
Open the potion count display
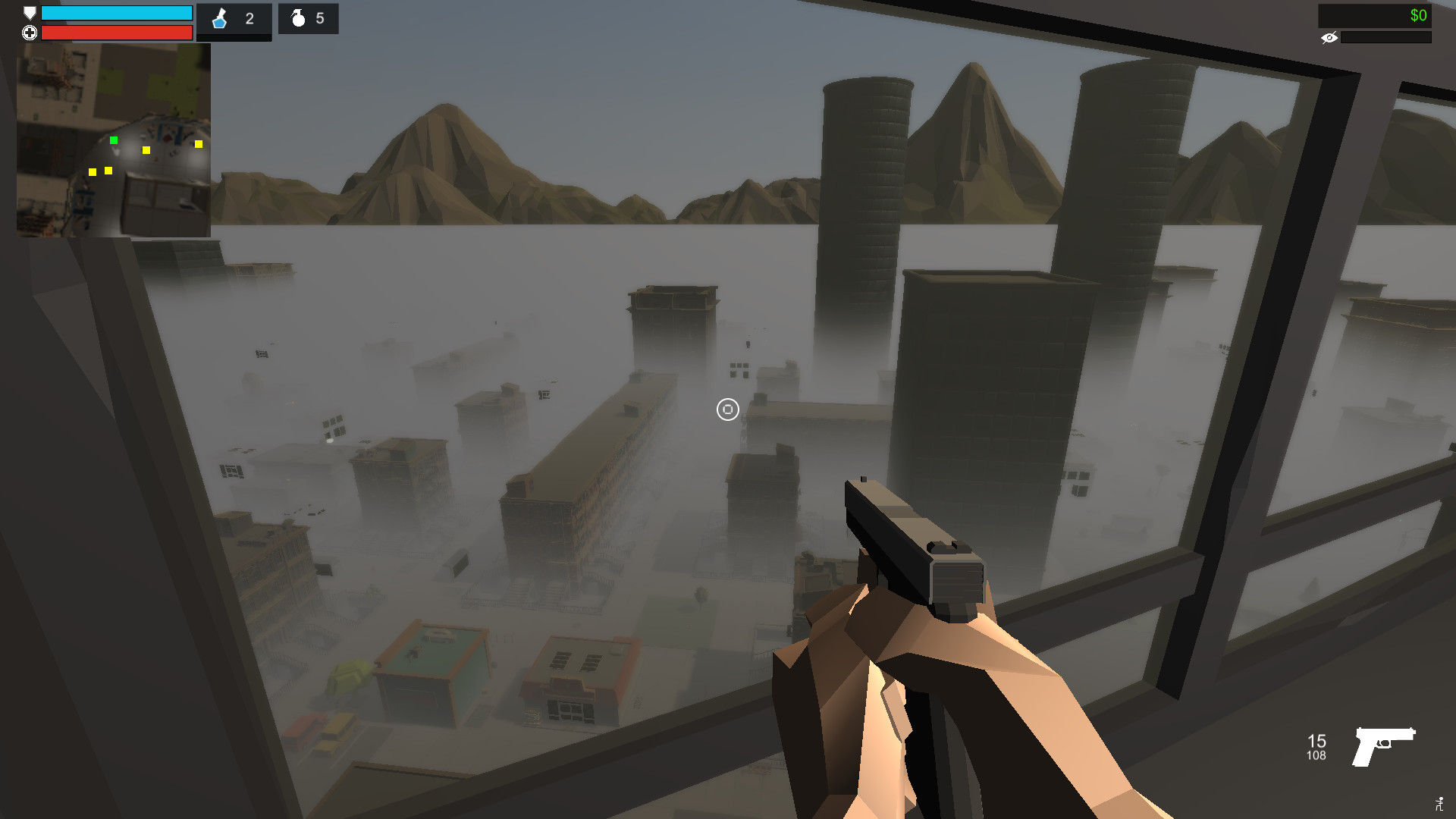click(x=249, y=19)
